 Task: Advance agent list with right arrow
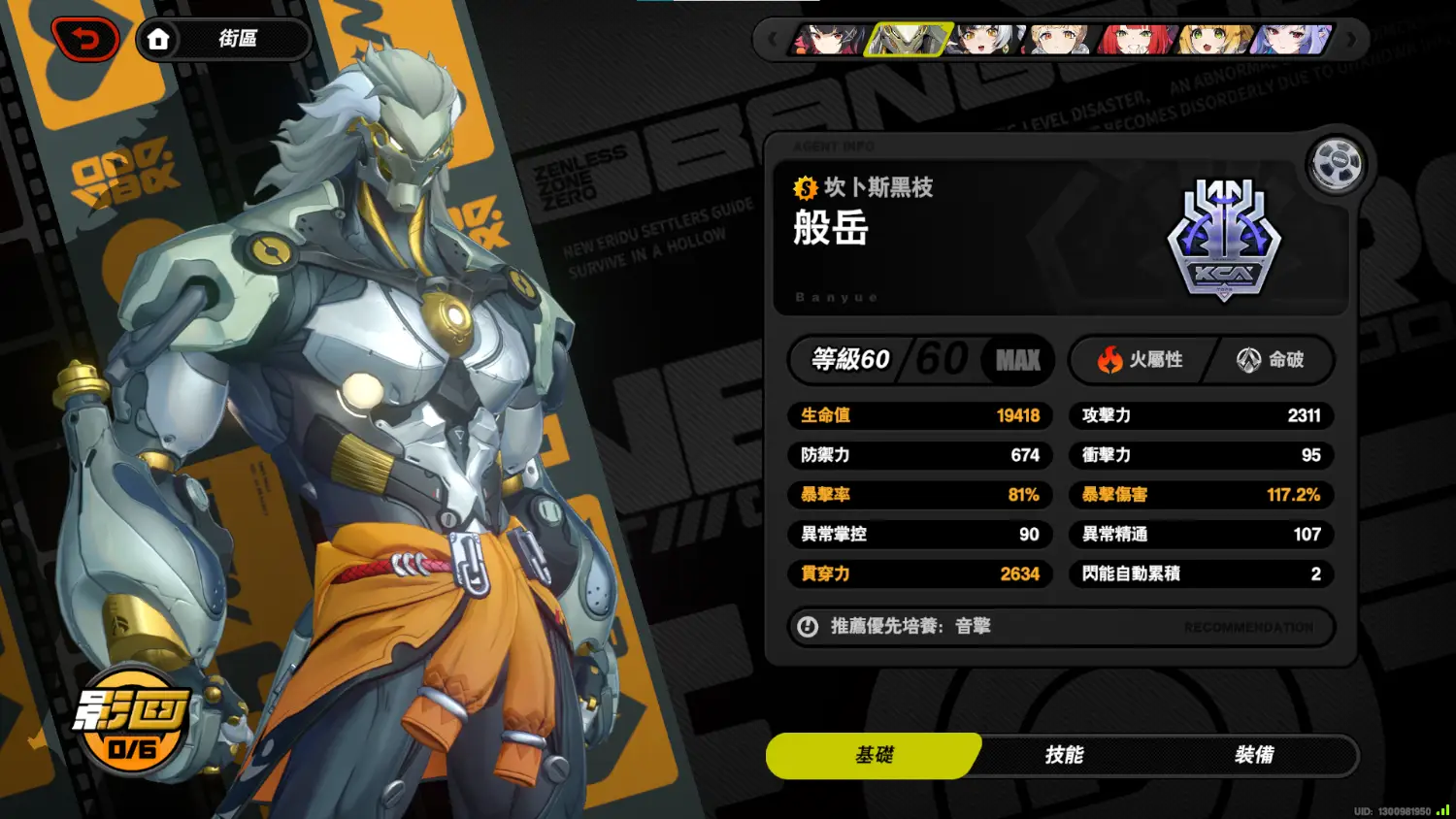tap(1351, 40)
